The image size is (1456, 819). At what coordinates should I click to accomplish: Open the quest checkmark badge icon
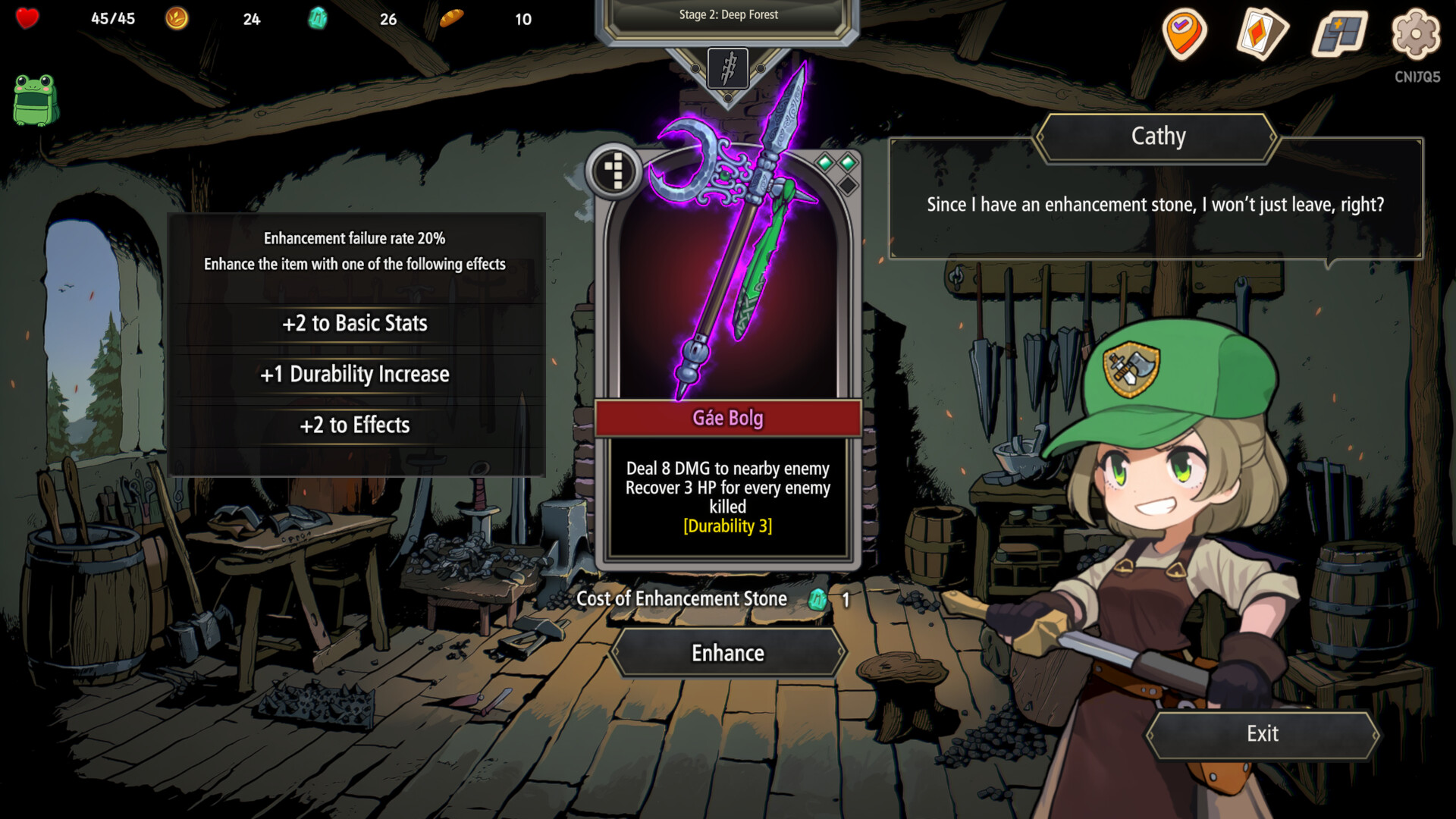1184,34
